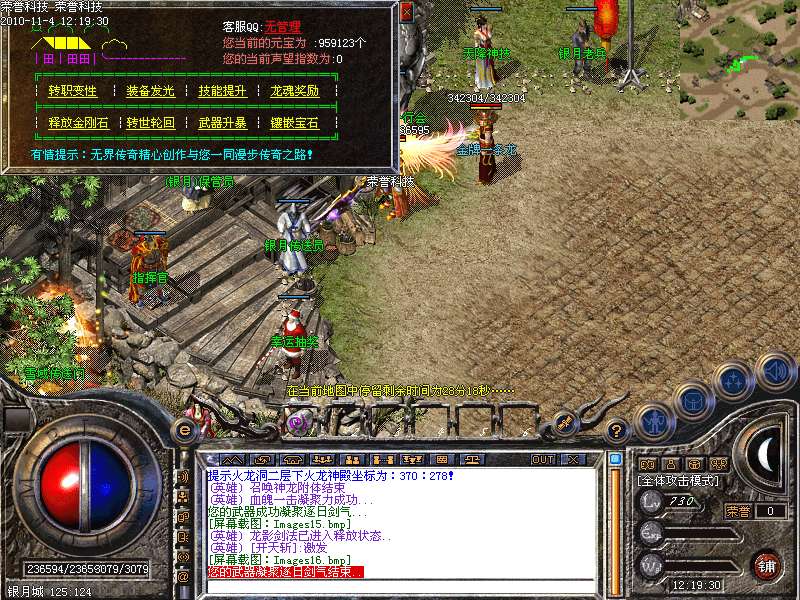
Task: Toggle the round speaker sound button
Action: point(776,371)
